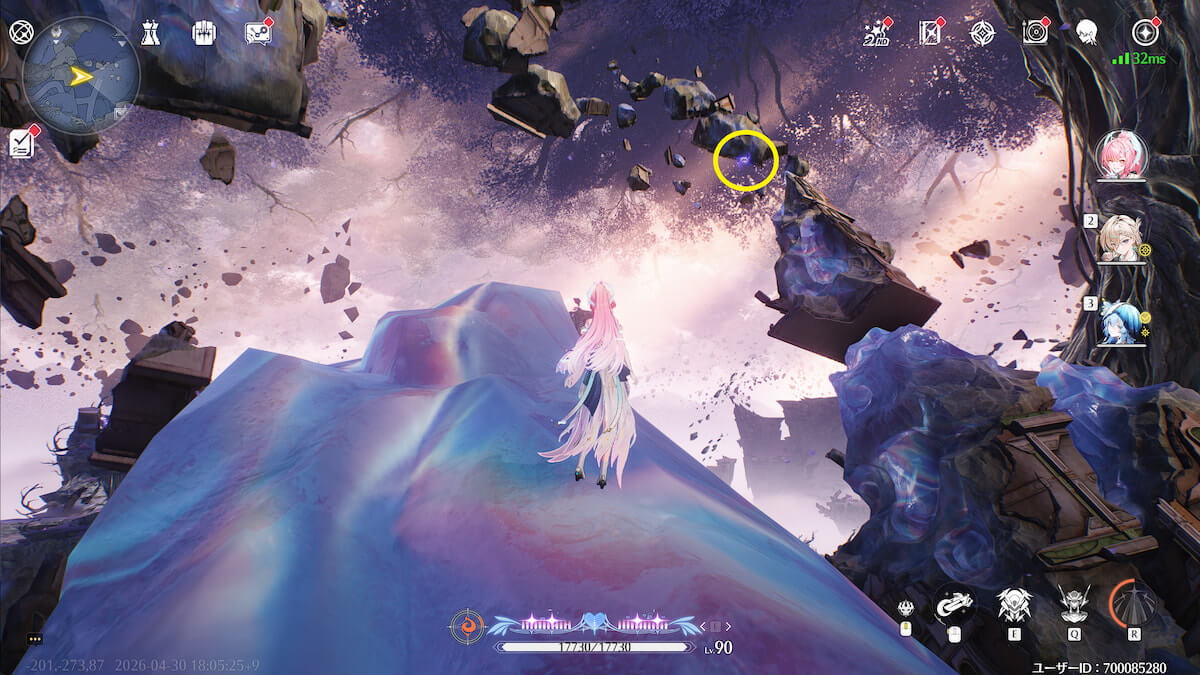
Task: Use the crescent grapple gadget icon
Action: pyautogui.click(x=953, y=604)
